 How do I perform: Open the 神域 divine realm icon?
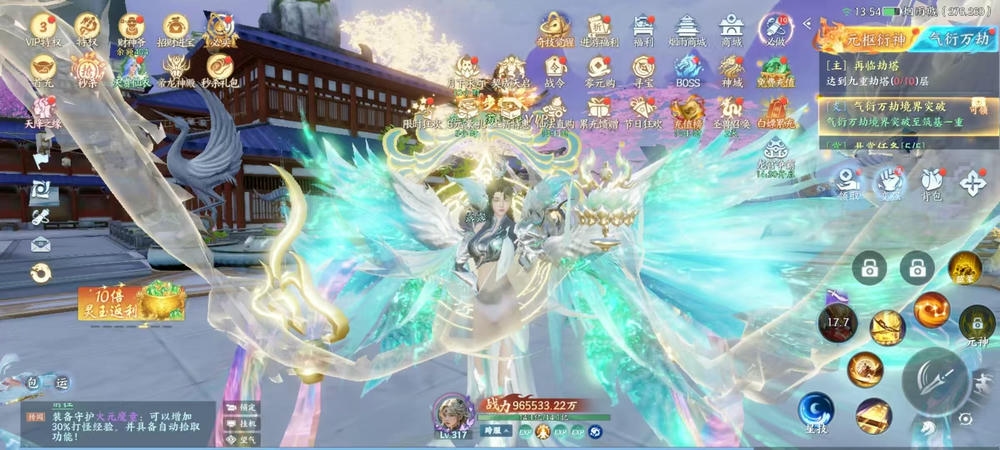point(732,70)
